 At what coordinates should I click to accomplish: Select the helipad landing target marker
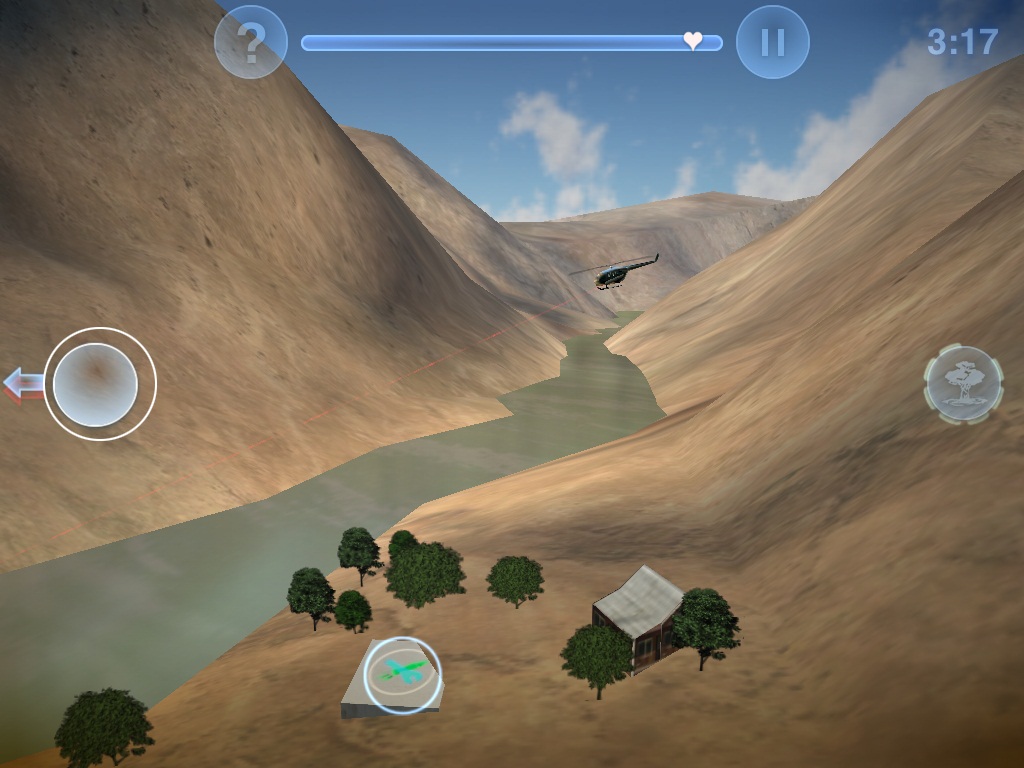coord(403,674)
